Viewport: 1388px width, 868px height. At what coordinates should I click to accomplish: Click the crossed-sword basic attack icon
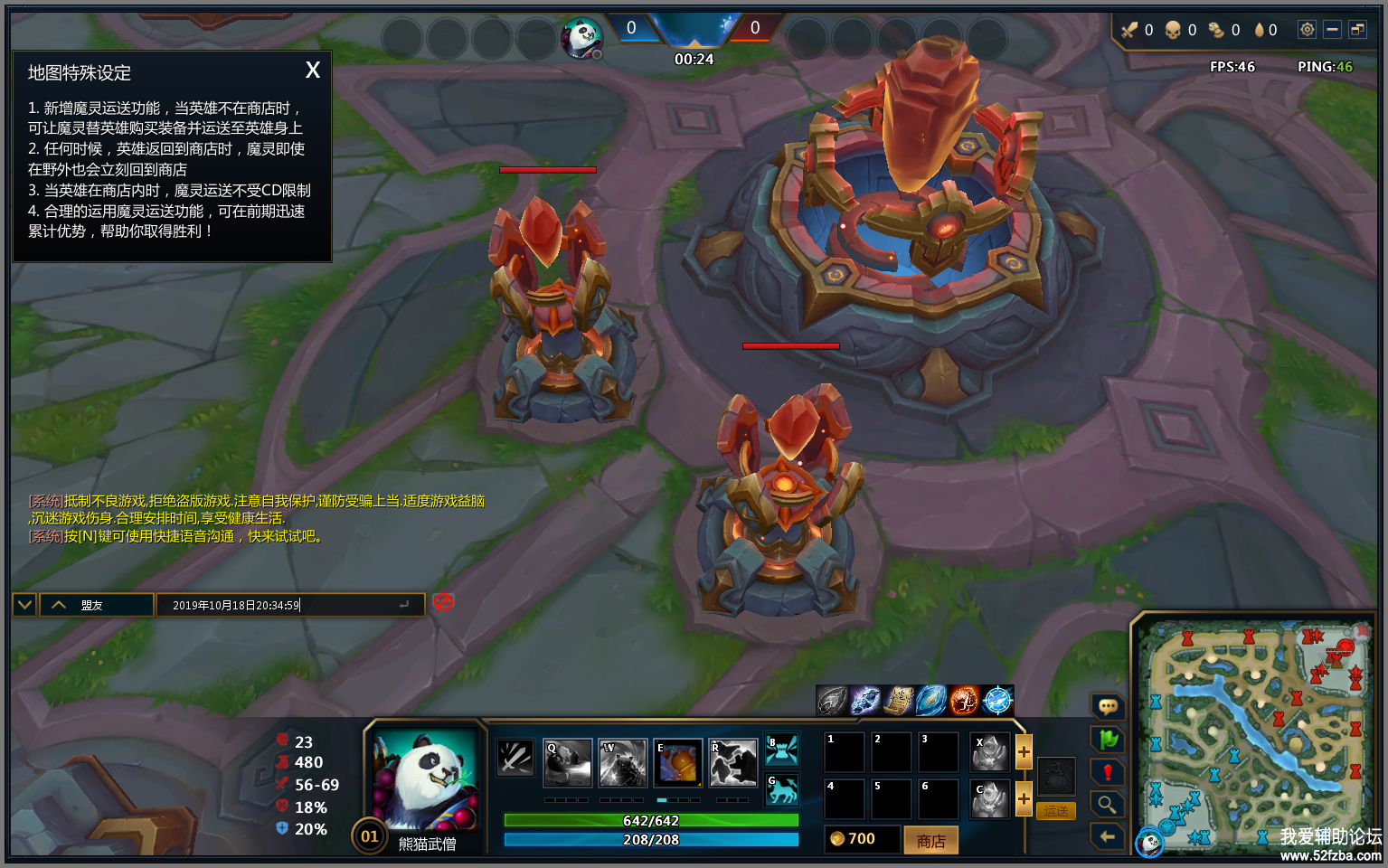coord(515,758)
